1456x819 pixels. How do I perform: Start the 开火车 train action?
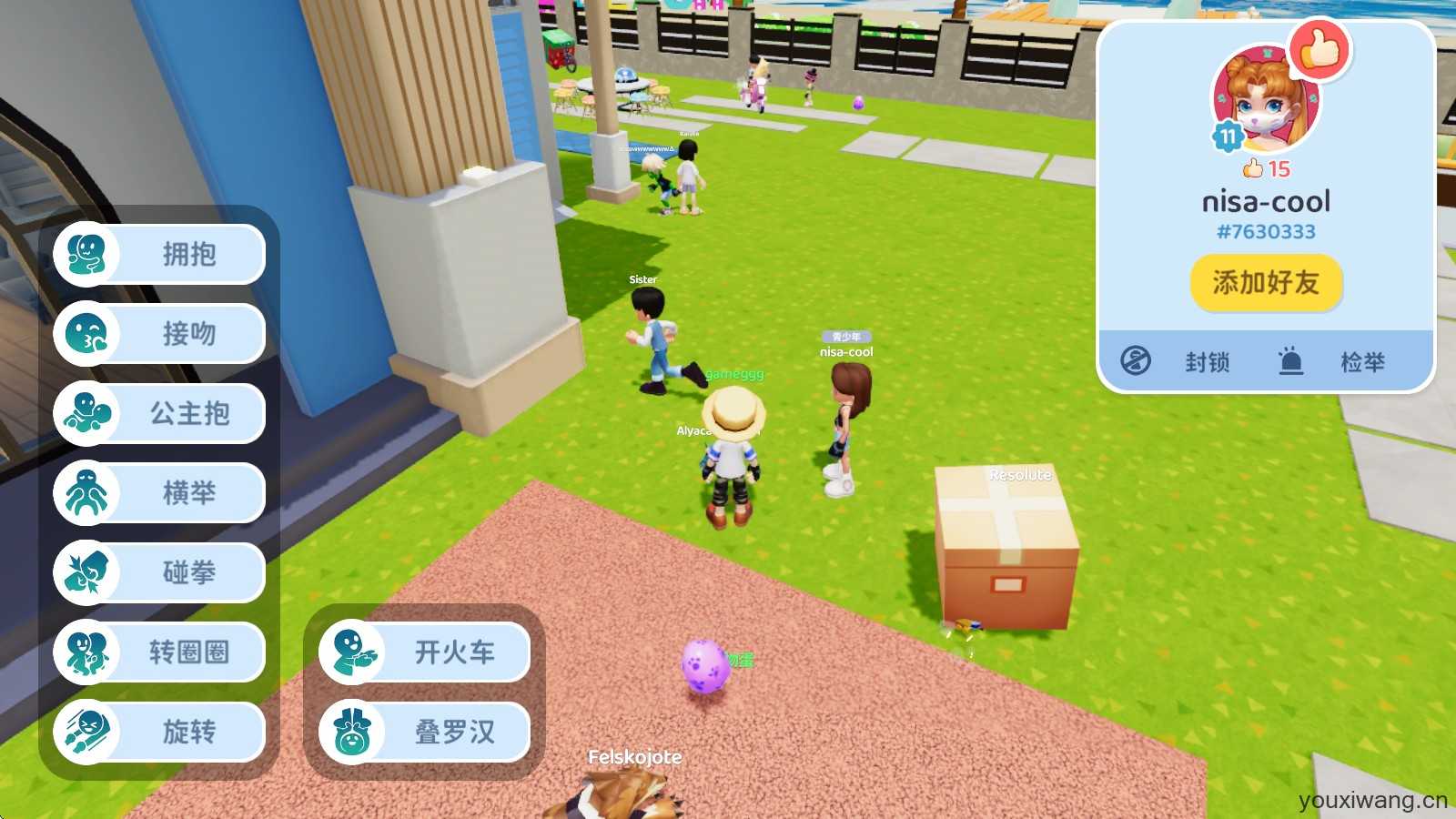click(425, 652)
